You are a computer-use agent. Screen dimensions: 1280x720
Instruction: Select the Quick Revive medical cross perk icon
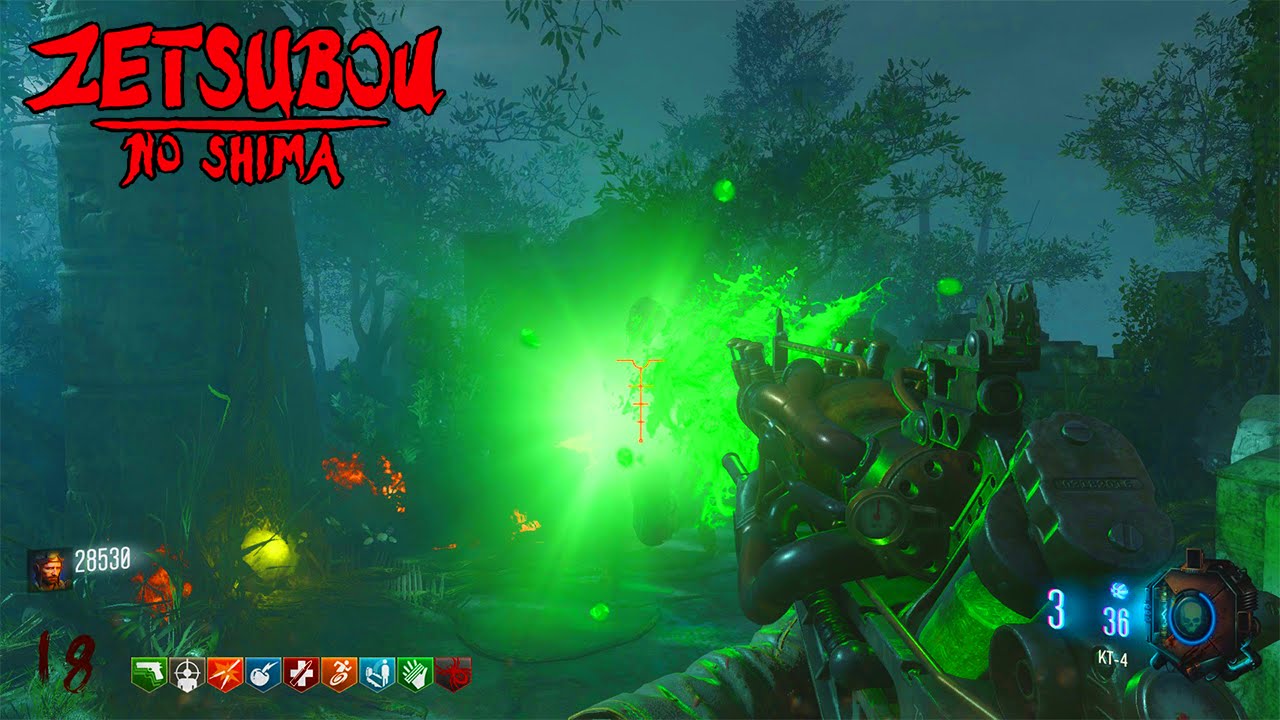click(300, 670)
